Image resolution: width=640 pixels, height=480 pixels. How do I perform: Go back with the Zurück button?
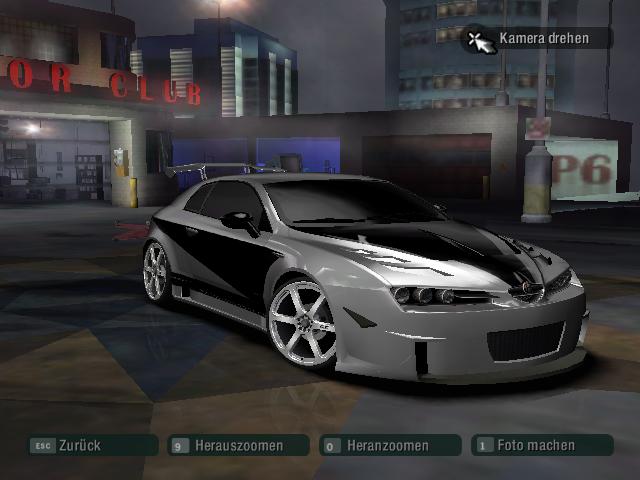(x=92, y=445)
